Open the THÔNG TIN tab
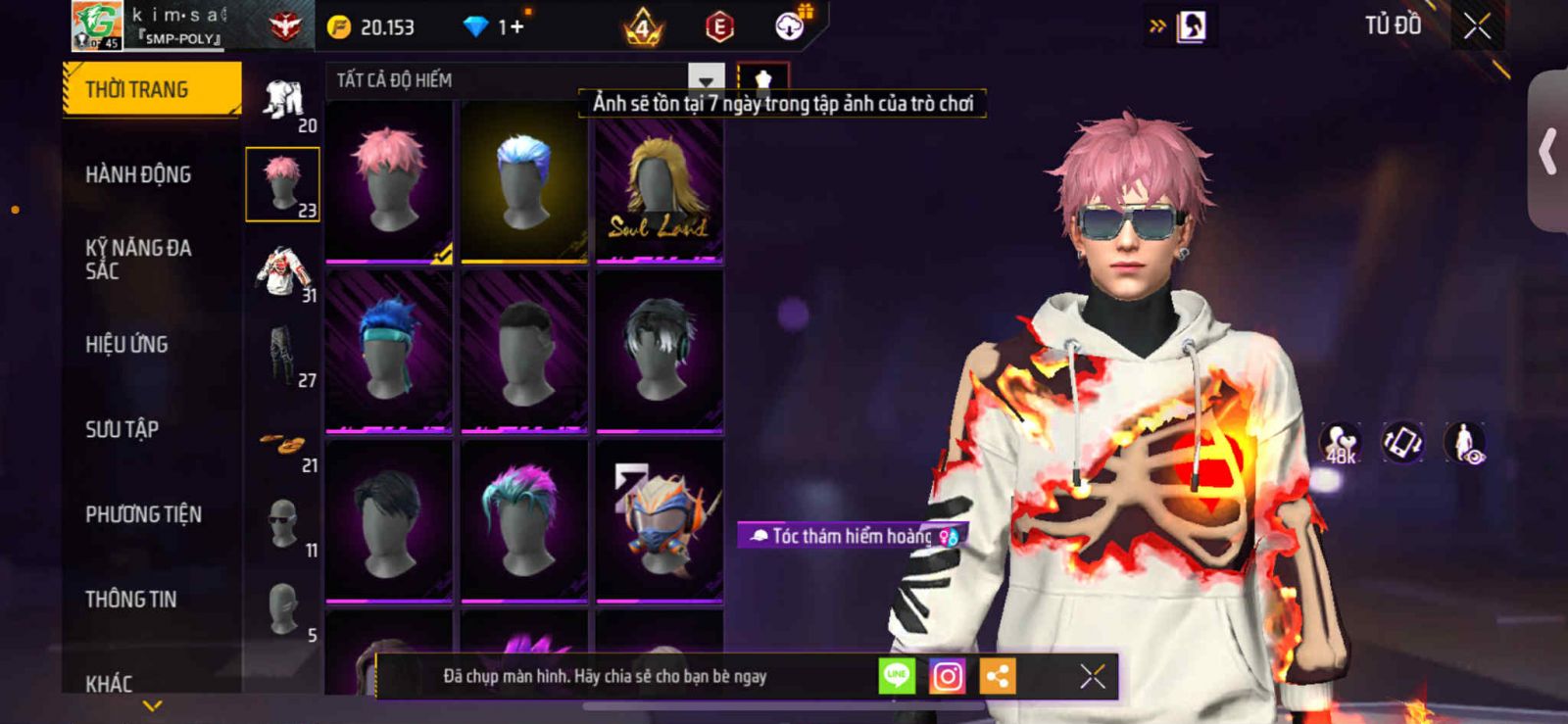Screen dimensions: 1568x724 tap(130, 600)
